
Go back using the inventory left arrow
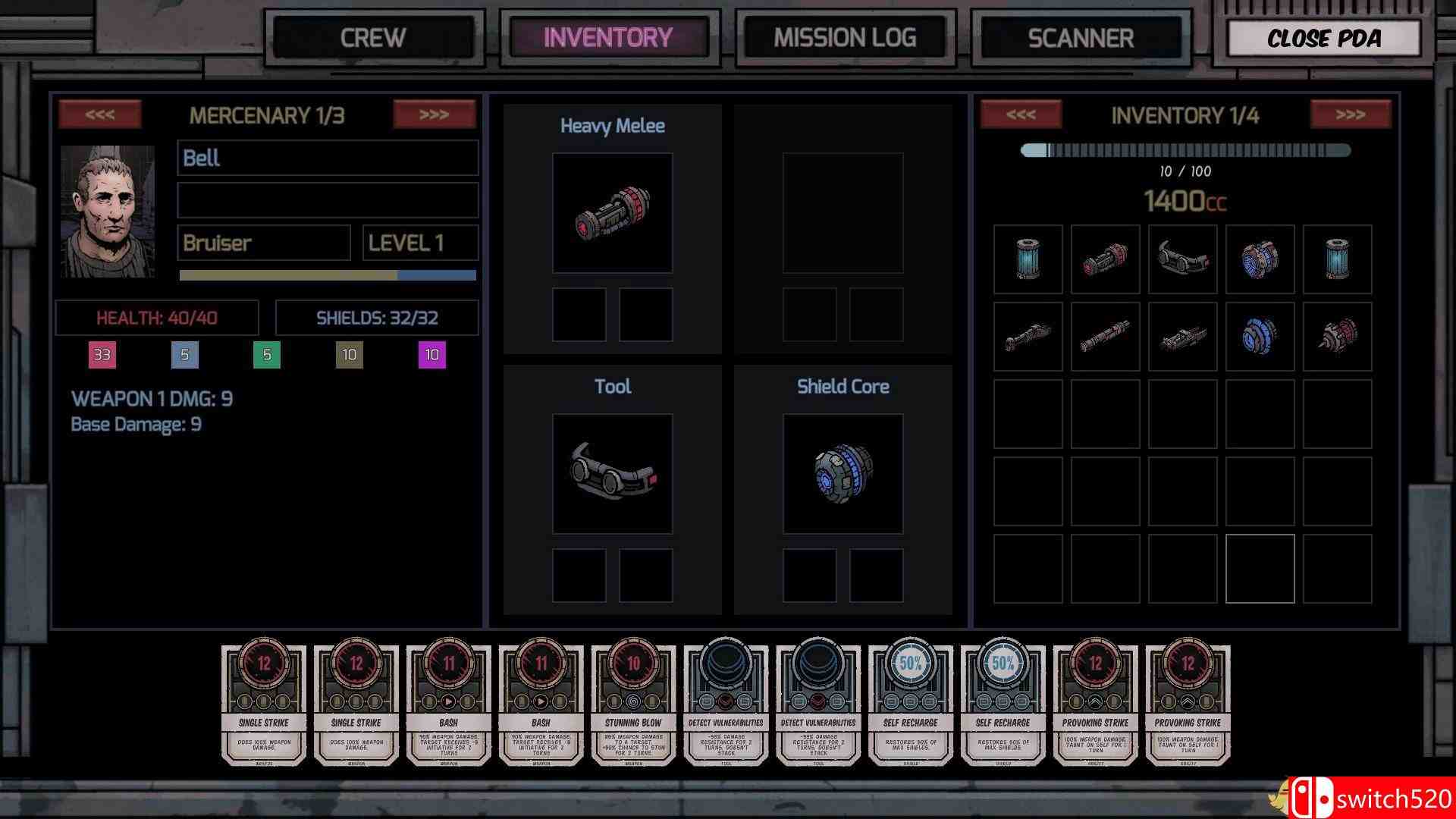[1020, 114]
